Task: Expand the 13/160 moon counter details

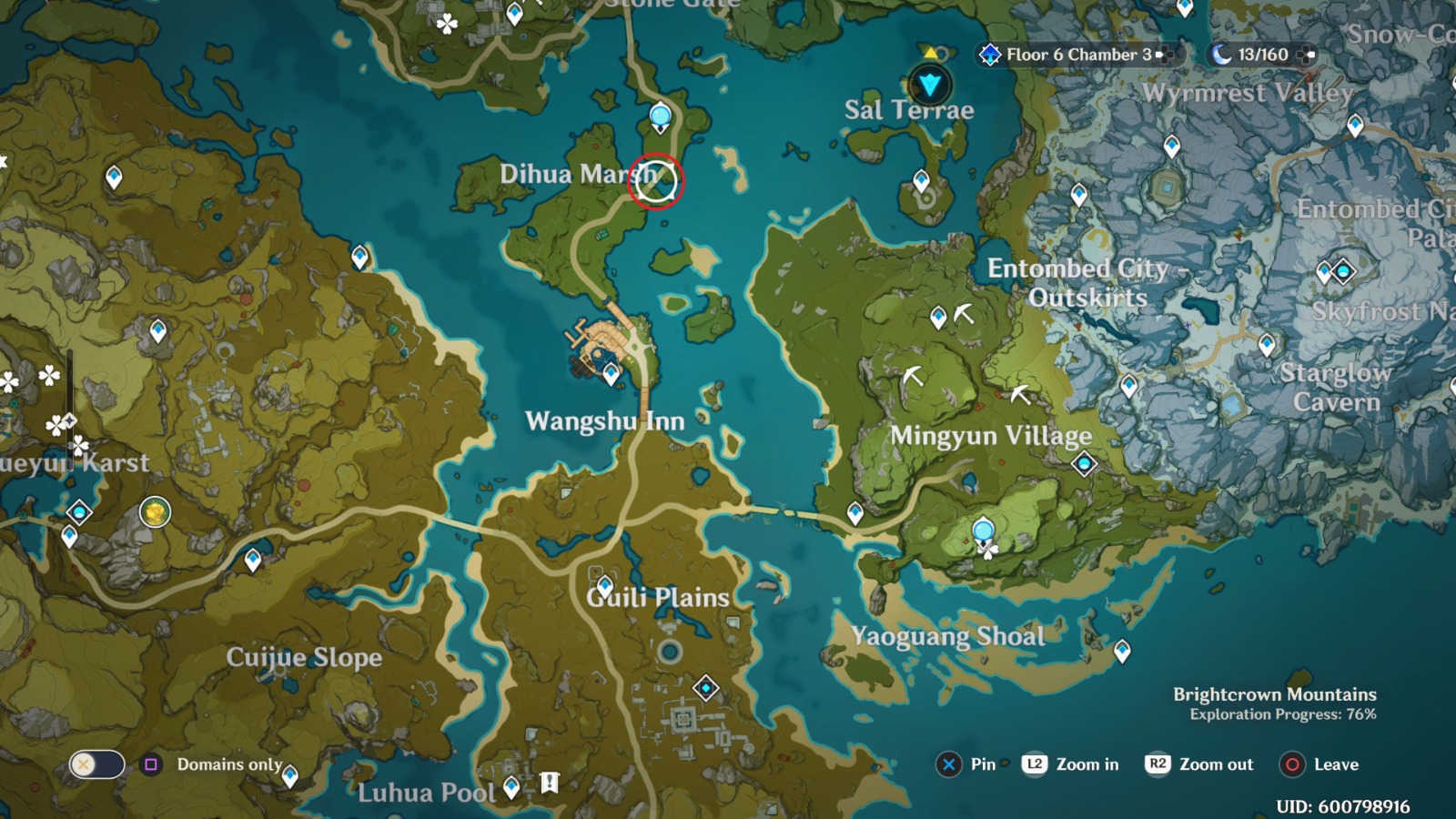Action: (x=1308, y=55)
